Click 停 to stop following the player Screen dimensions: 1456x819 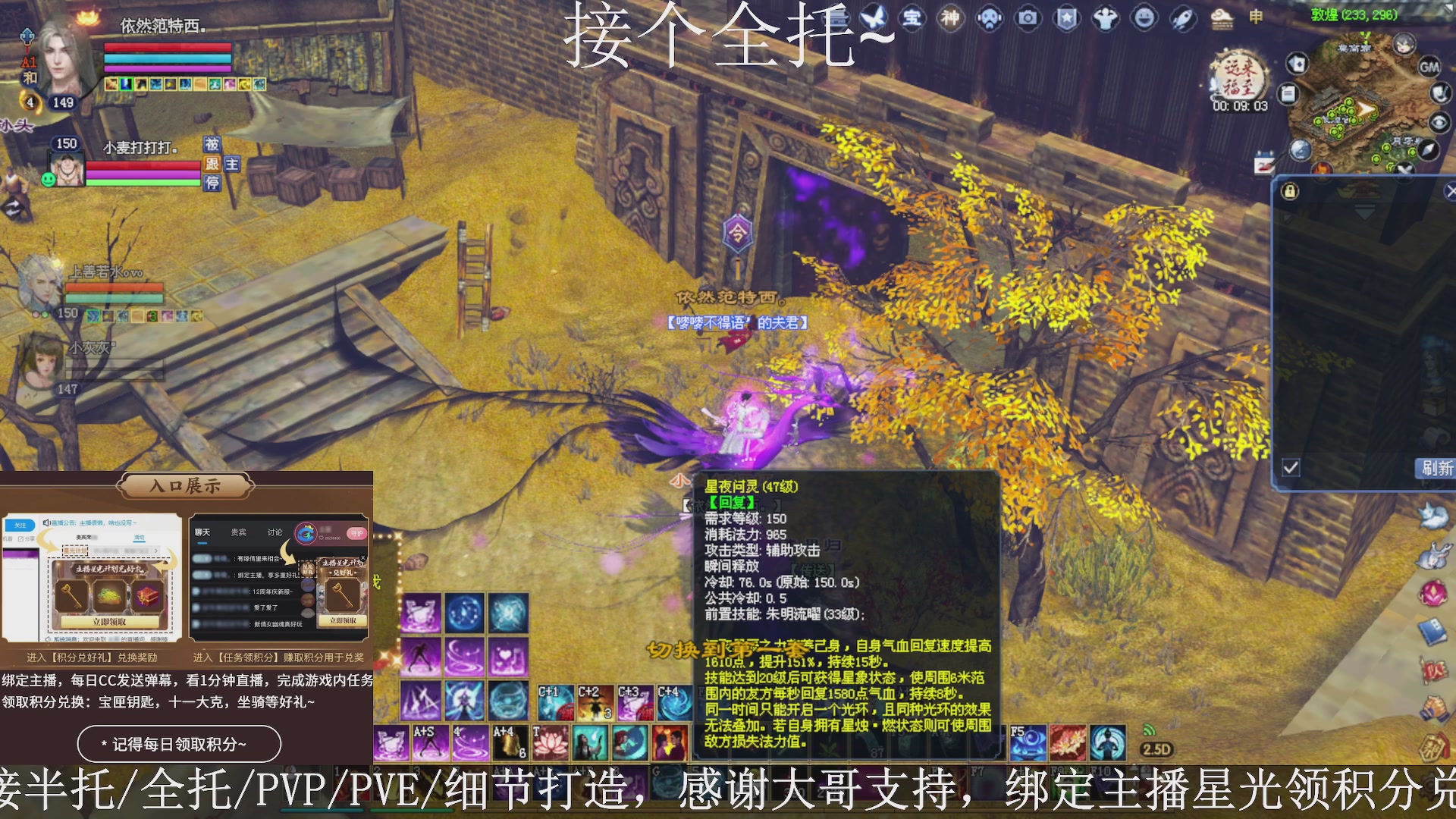coord(213,184)
